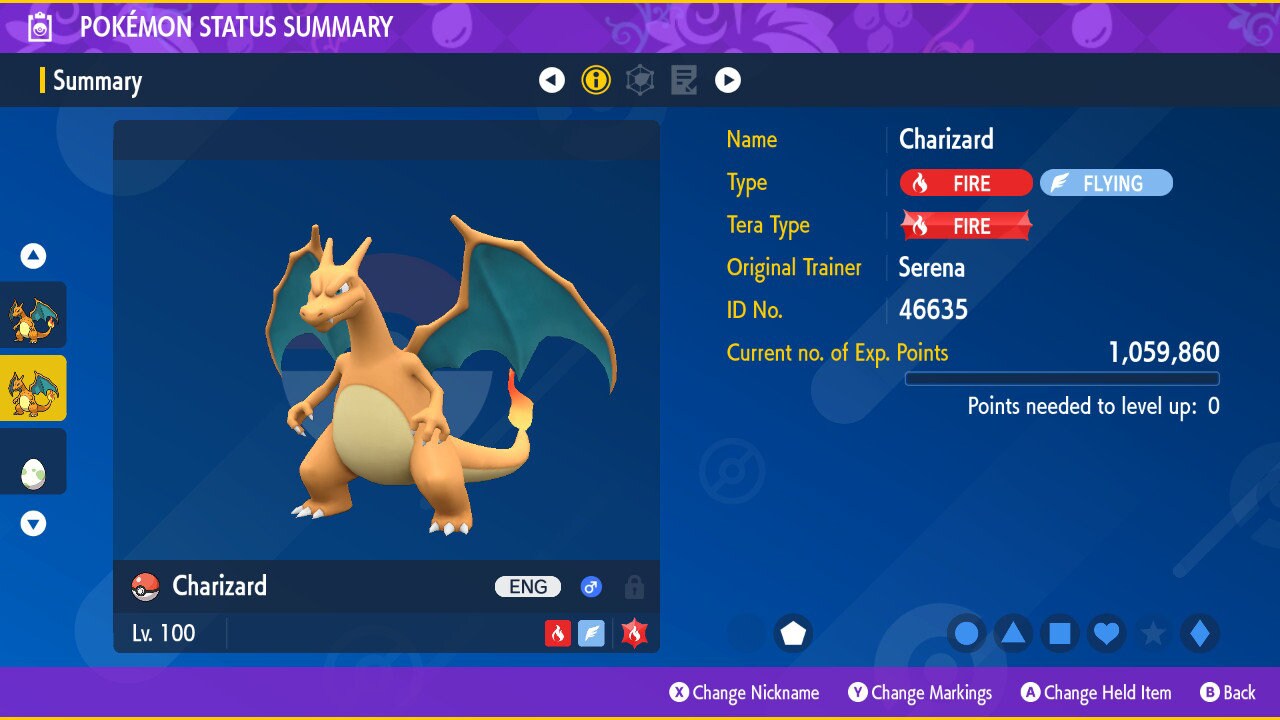Go to the next summary page arrow
The width and height of the screenshot is (1280, 720).
tap(728, 80)
